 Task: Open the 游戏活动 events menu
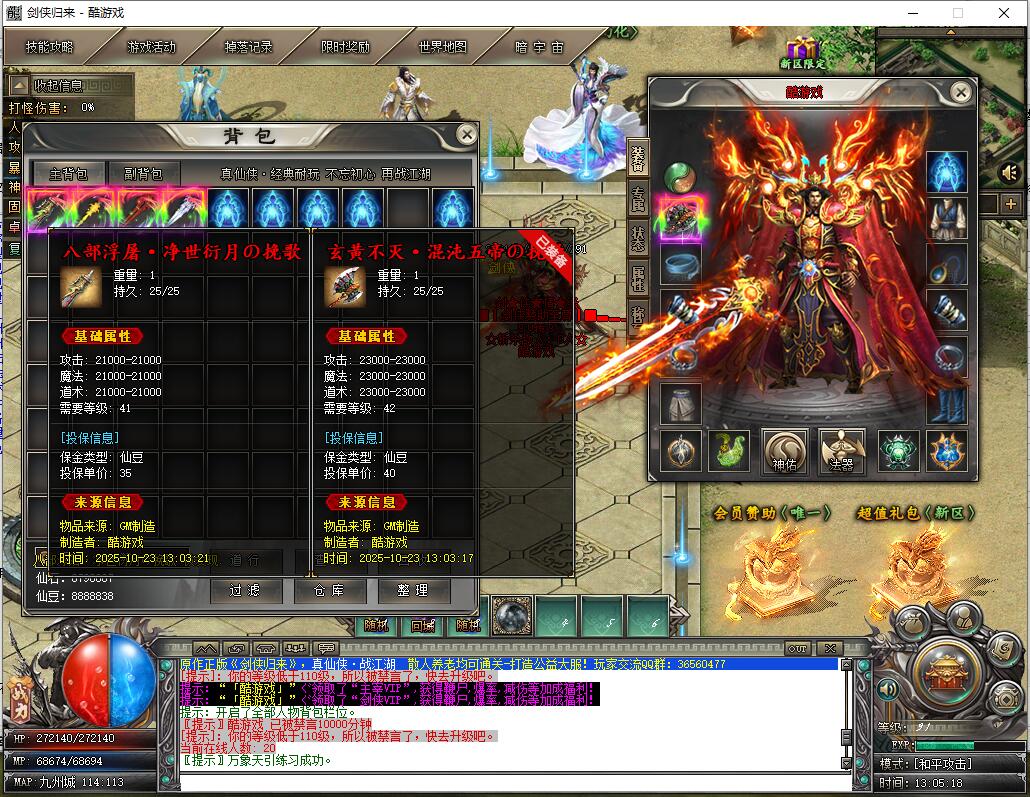click(151, 47)
